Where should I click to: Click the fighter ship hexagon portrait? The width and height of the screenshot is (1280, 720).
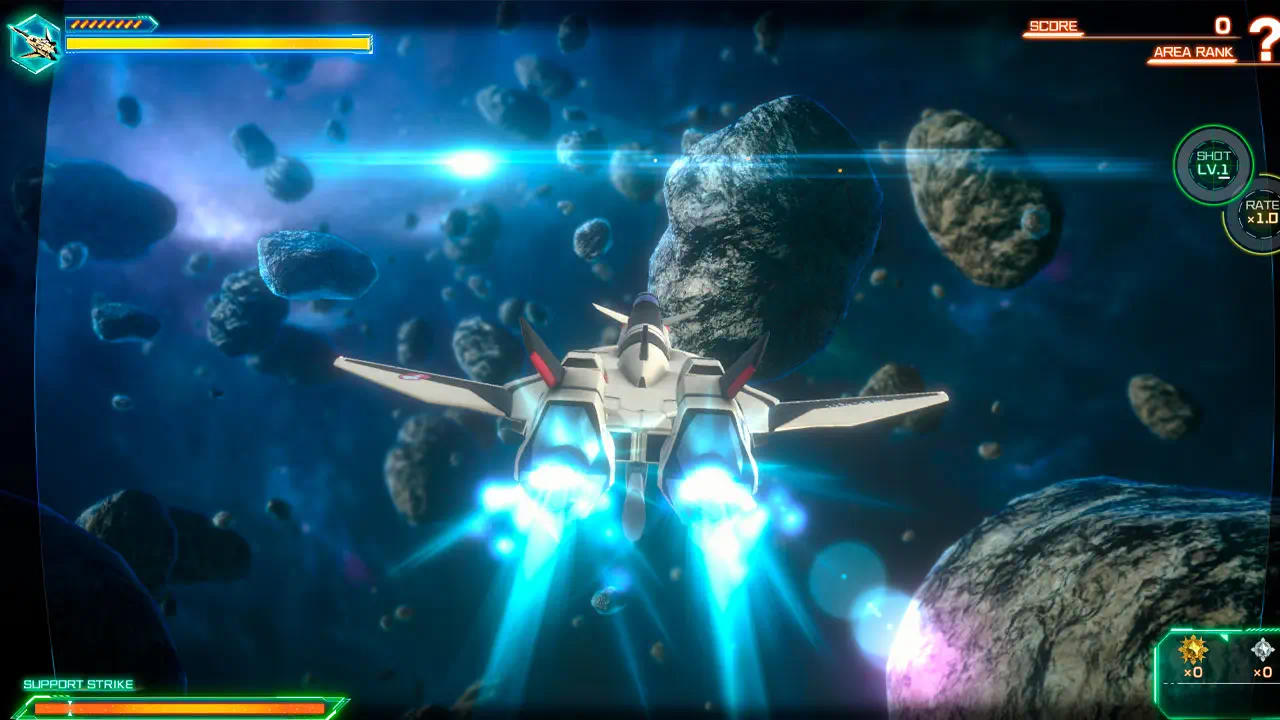point(34,43)
